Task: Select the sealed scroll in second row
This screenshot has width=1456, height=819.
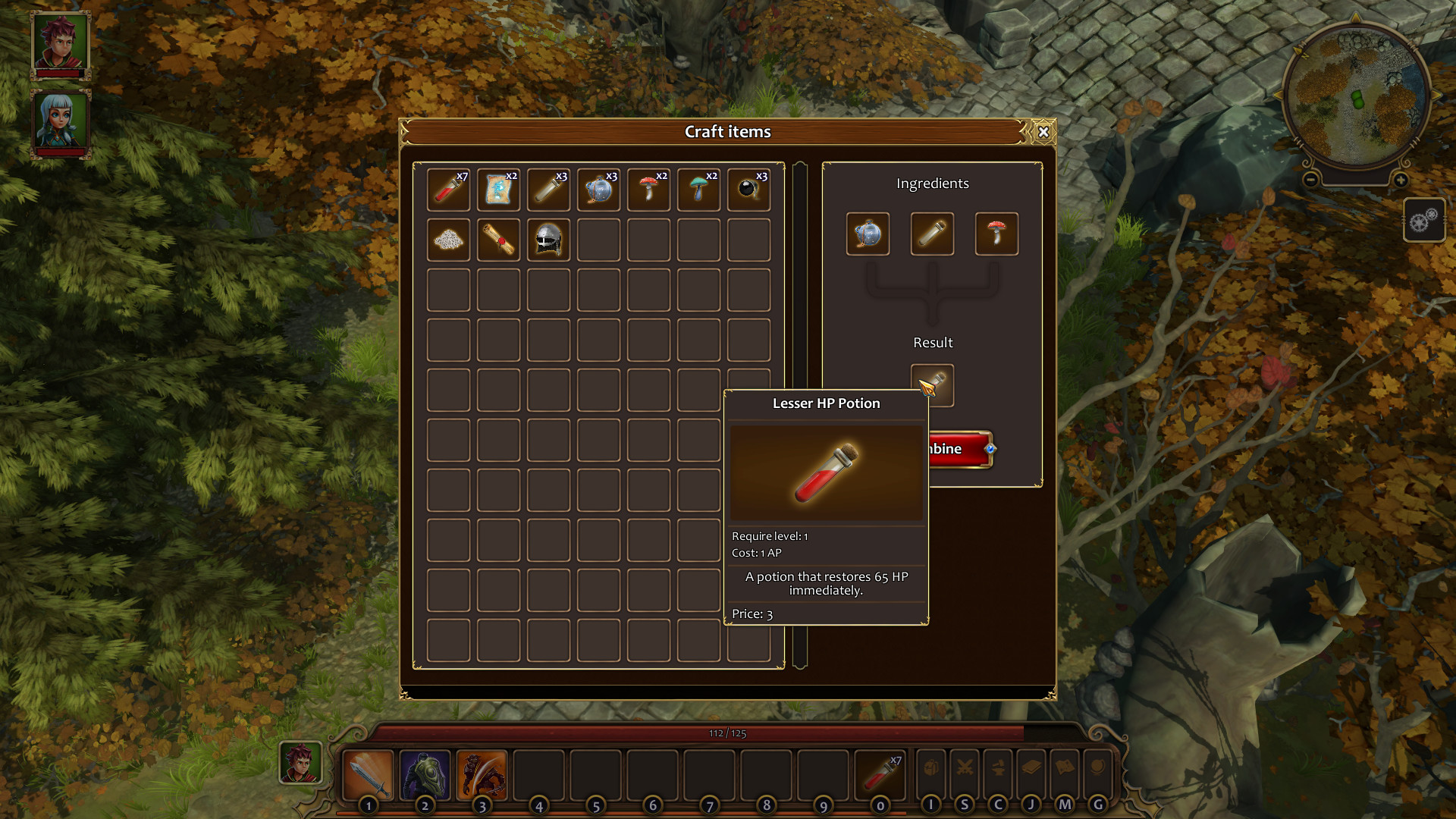Action: click(x=498, y=239)
